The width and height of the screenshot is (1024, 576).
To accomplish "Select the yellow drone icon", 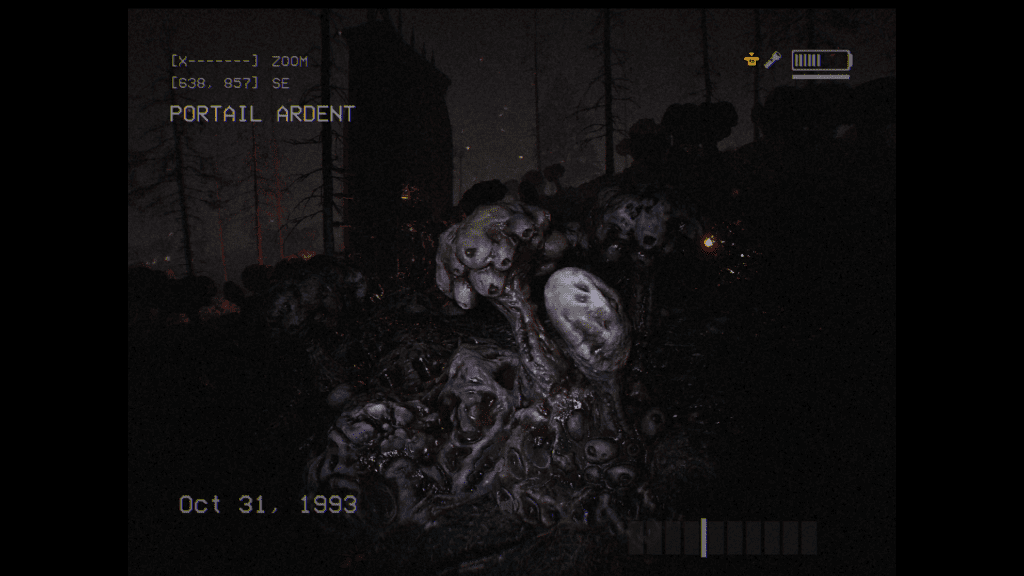I will click(x=752, y=61).
